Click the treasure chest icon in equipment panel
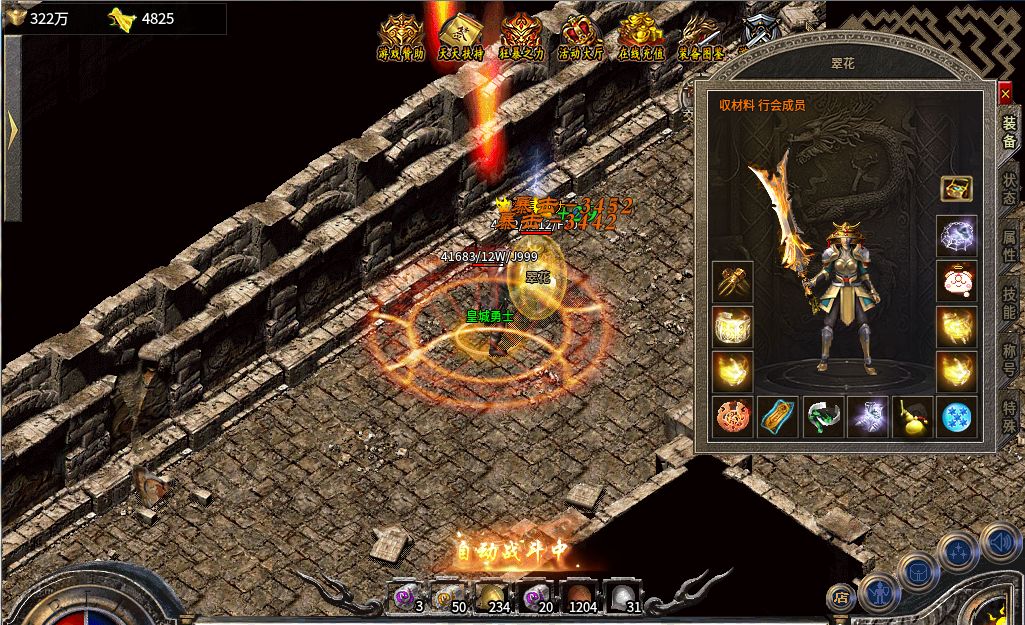The height and width of the screenshot is (625, 1025). point(956,188)
